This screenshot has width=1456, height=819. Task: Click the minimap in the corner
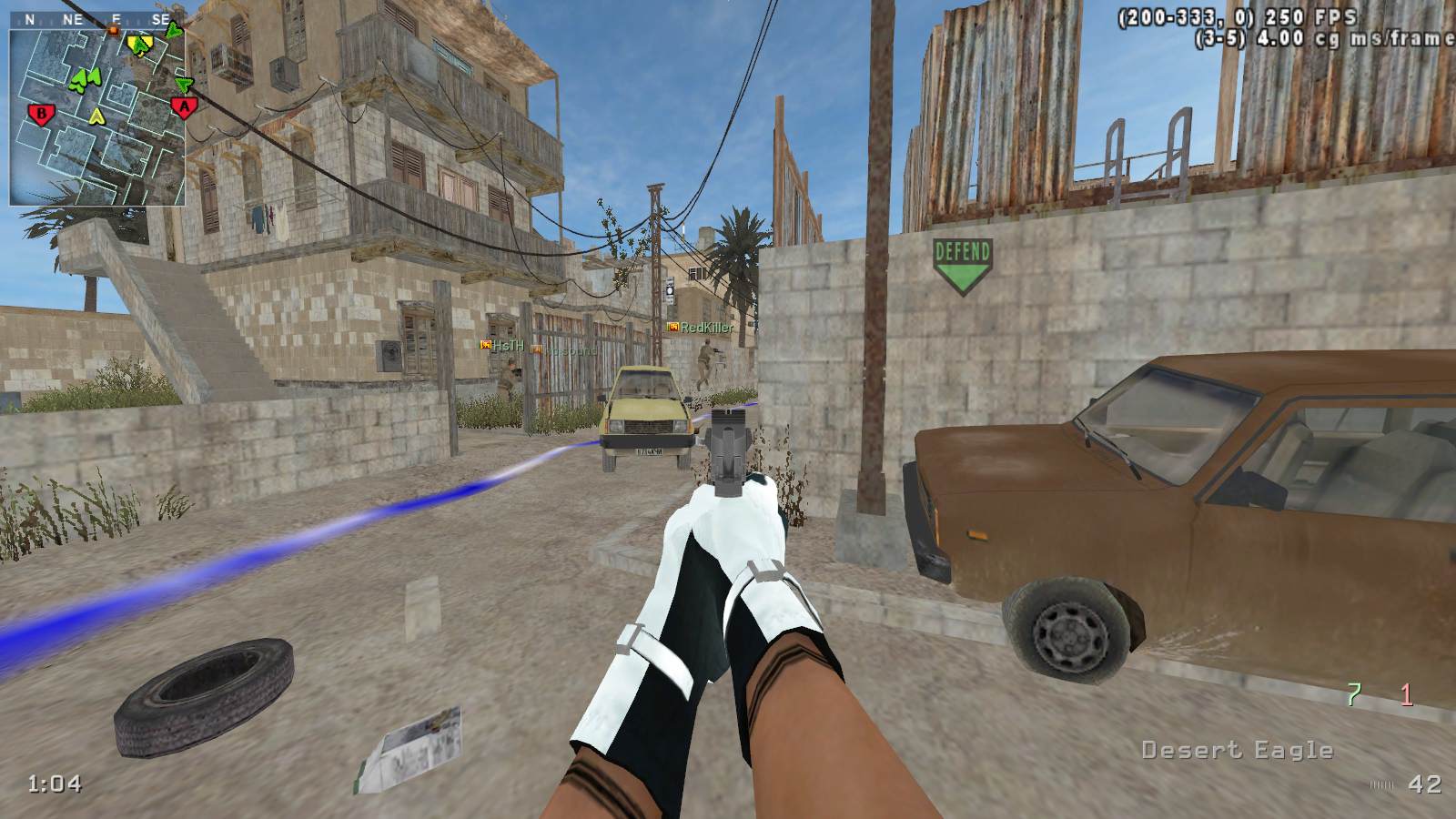97,116
